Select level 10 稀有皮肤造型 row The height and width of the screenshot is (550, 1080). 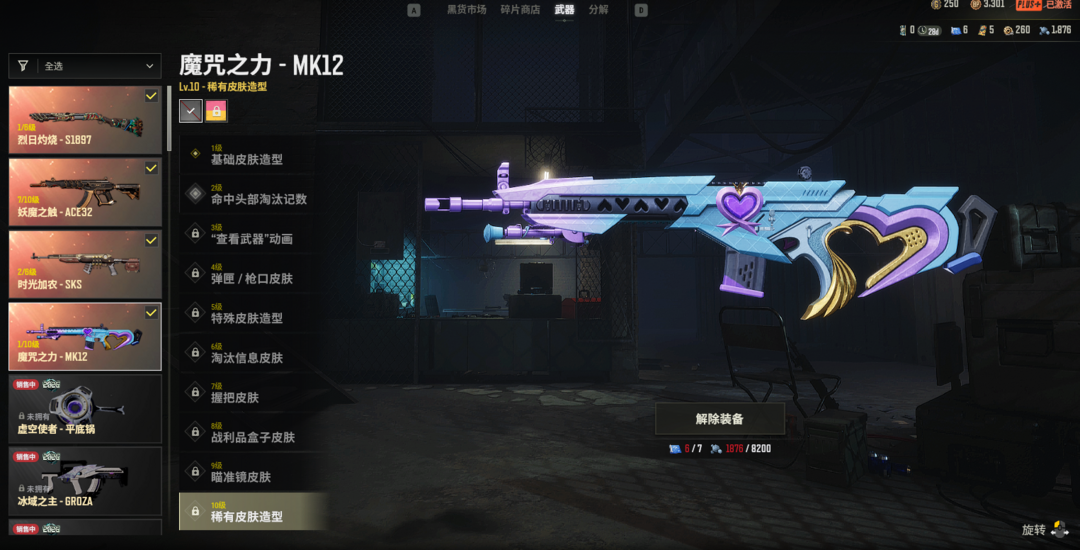coord(253,512)
